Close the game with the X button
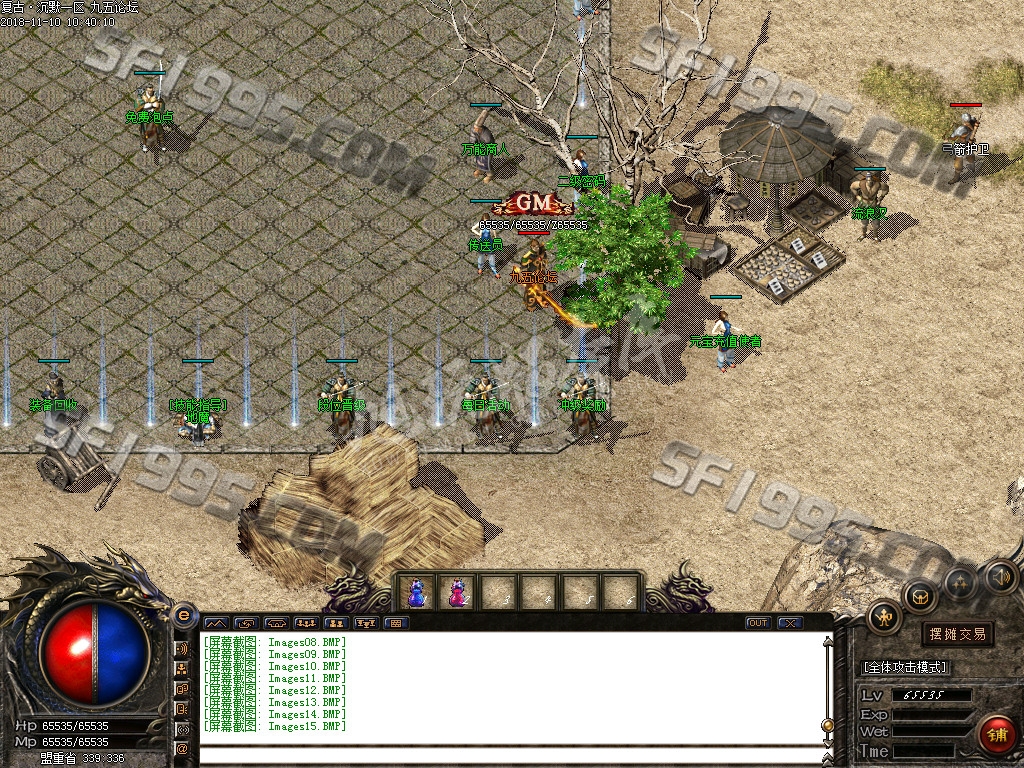 (x=790, y=623)
